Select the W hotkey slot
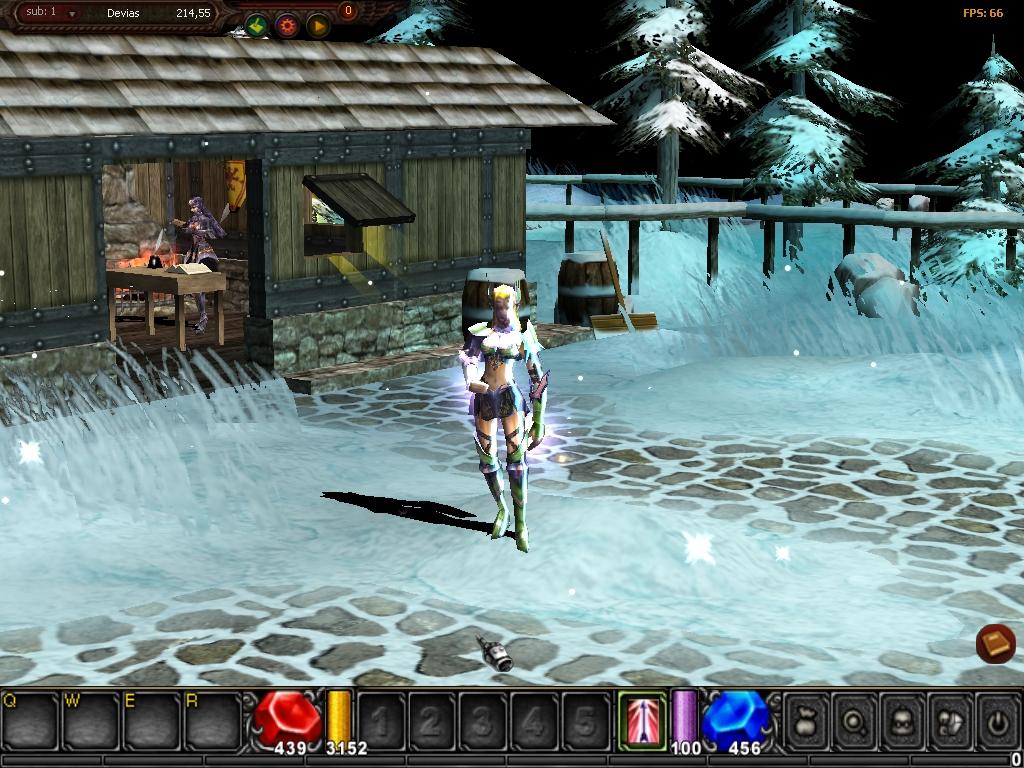Image resolution: width=1024 pixels, height=768 pixels. point(90,720)
